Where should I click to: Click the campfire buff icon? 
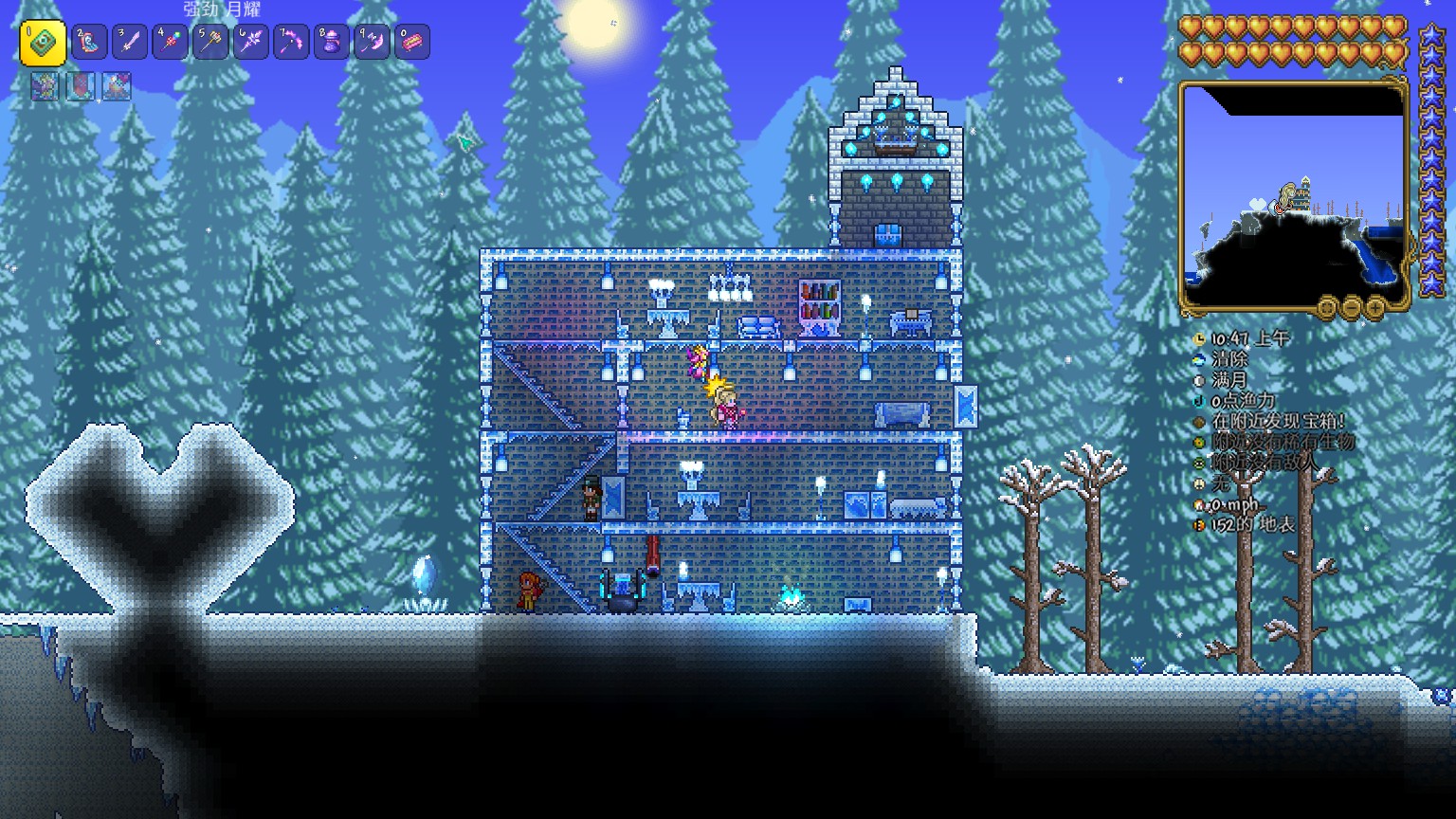117,86
